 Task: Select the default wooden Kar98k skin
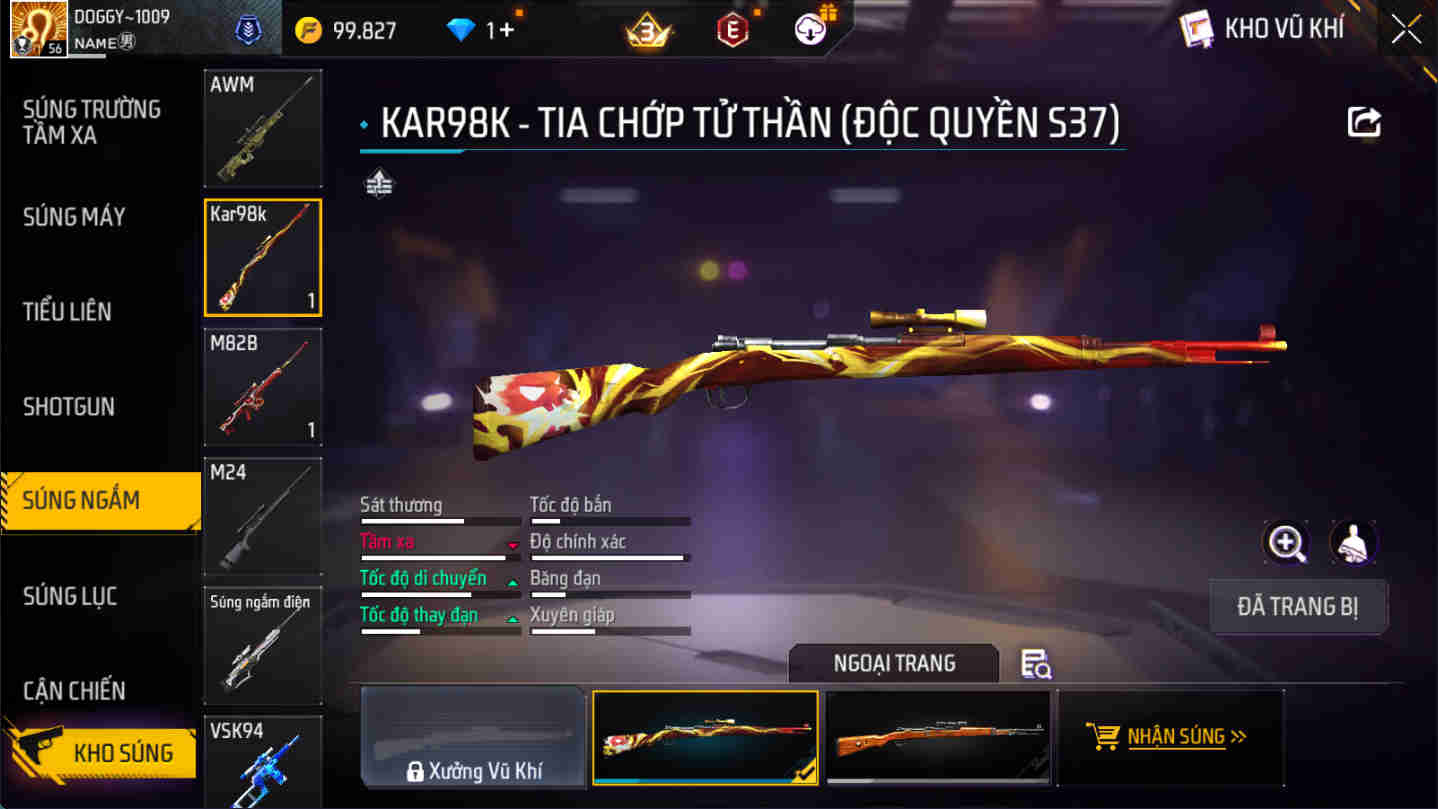938,737
